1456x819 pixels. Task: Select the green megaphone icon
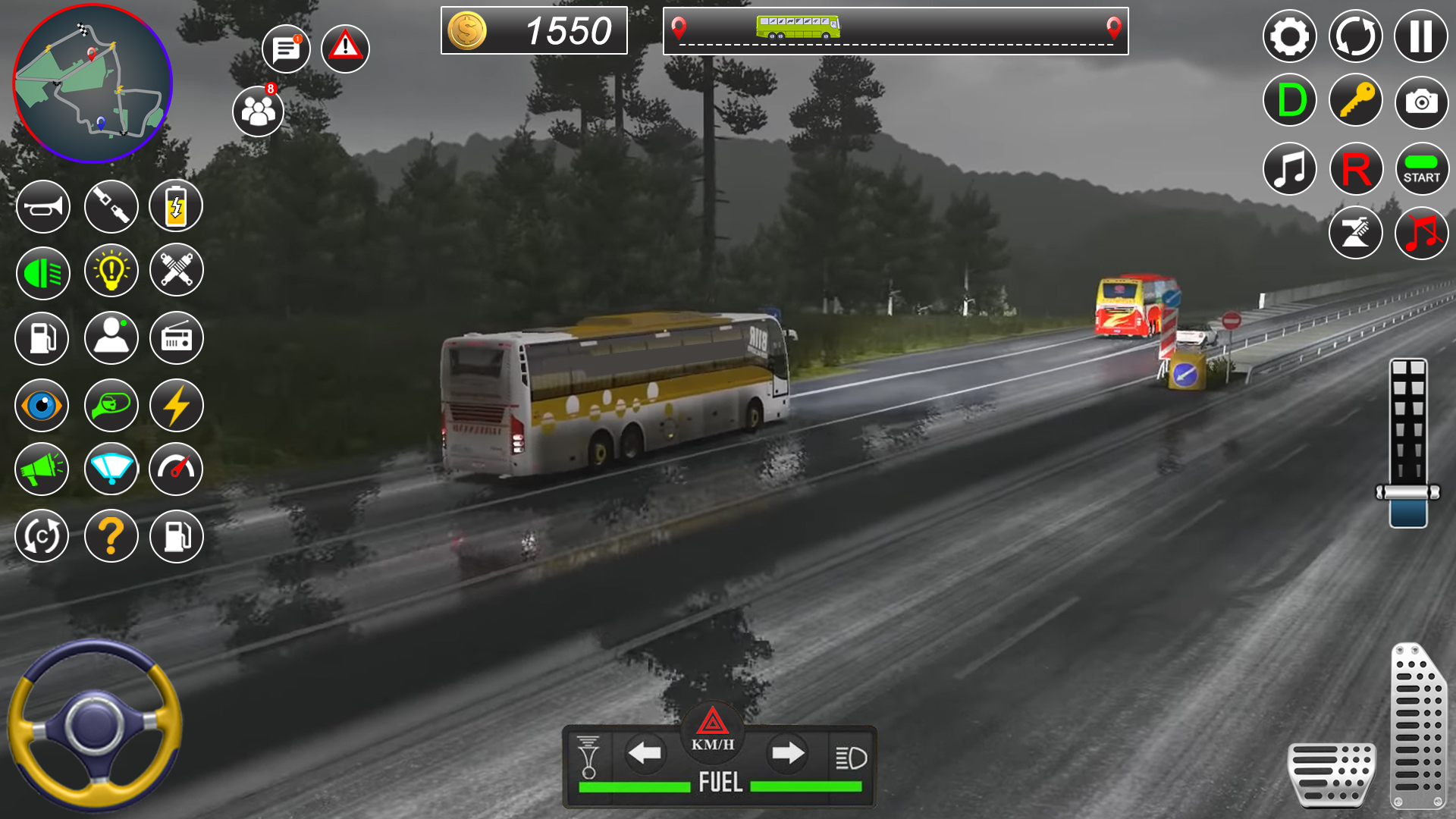(x=42, y=469)
